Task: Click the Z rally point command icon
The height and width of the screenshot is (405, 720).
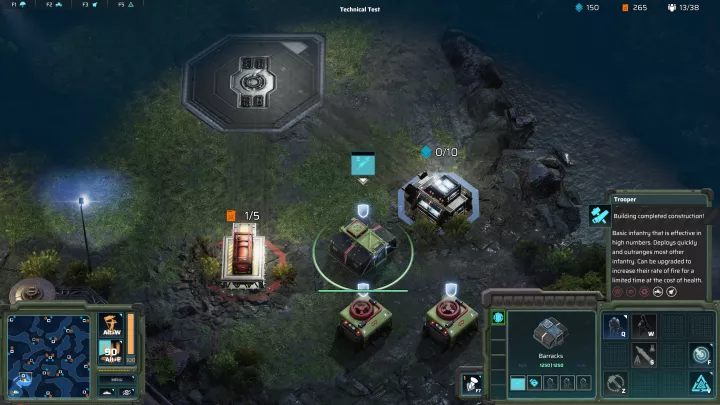Action: tap(615, 383)
